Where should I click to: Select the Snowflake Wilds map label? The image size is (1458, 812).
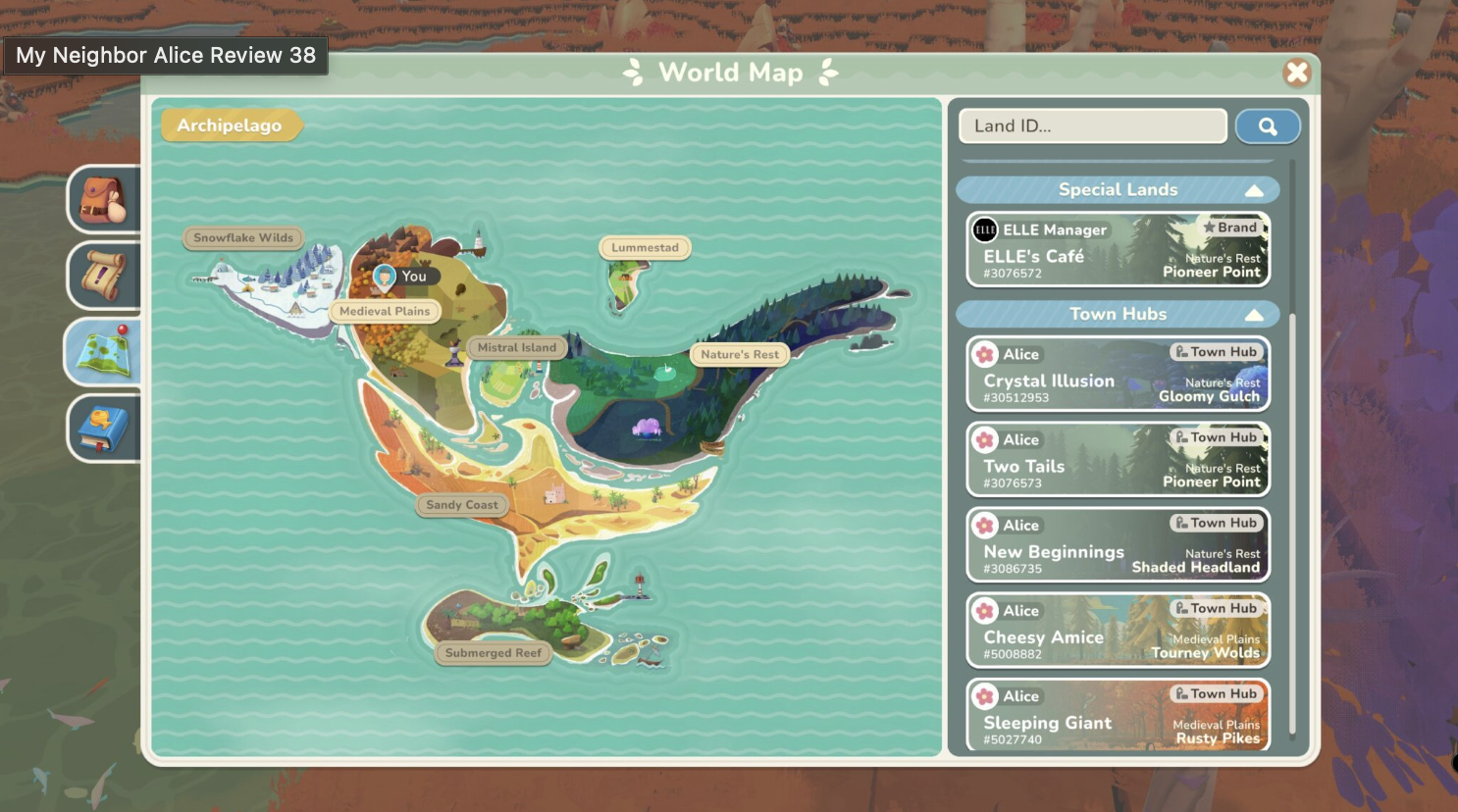pos(243,238)
